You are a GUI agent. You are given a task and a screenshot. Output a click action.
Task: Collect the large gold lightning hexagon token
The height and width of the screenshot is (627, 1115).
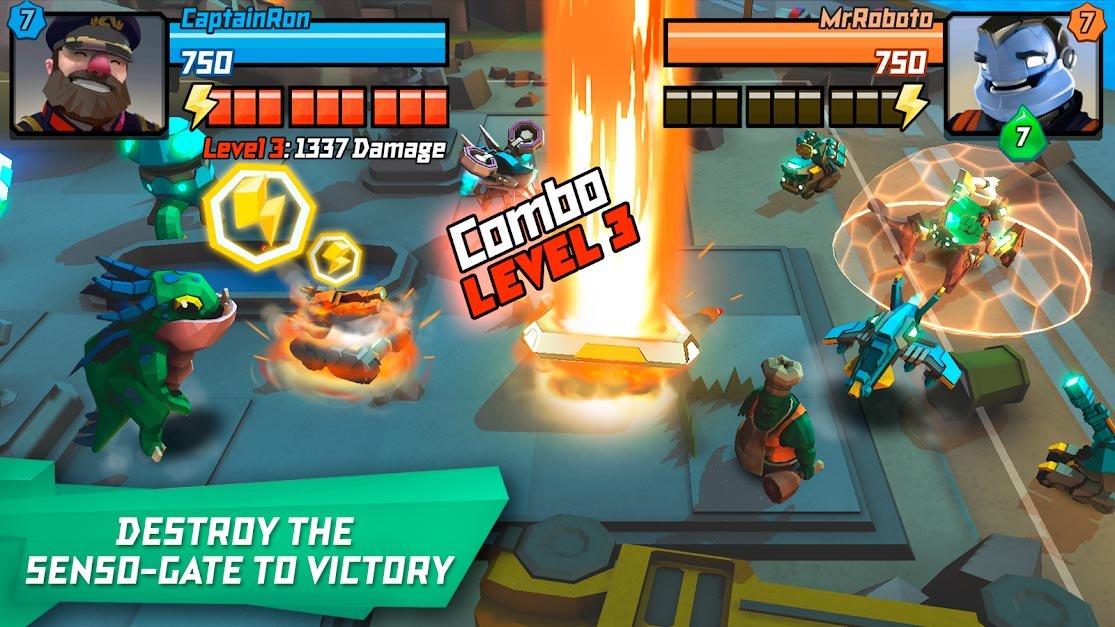(259, 213)
